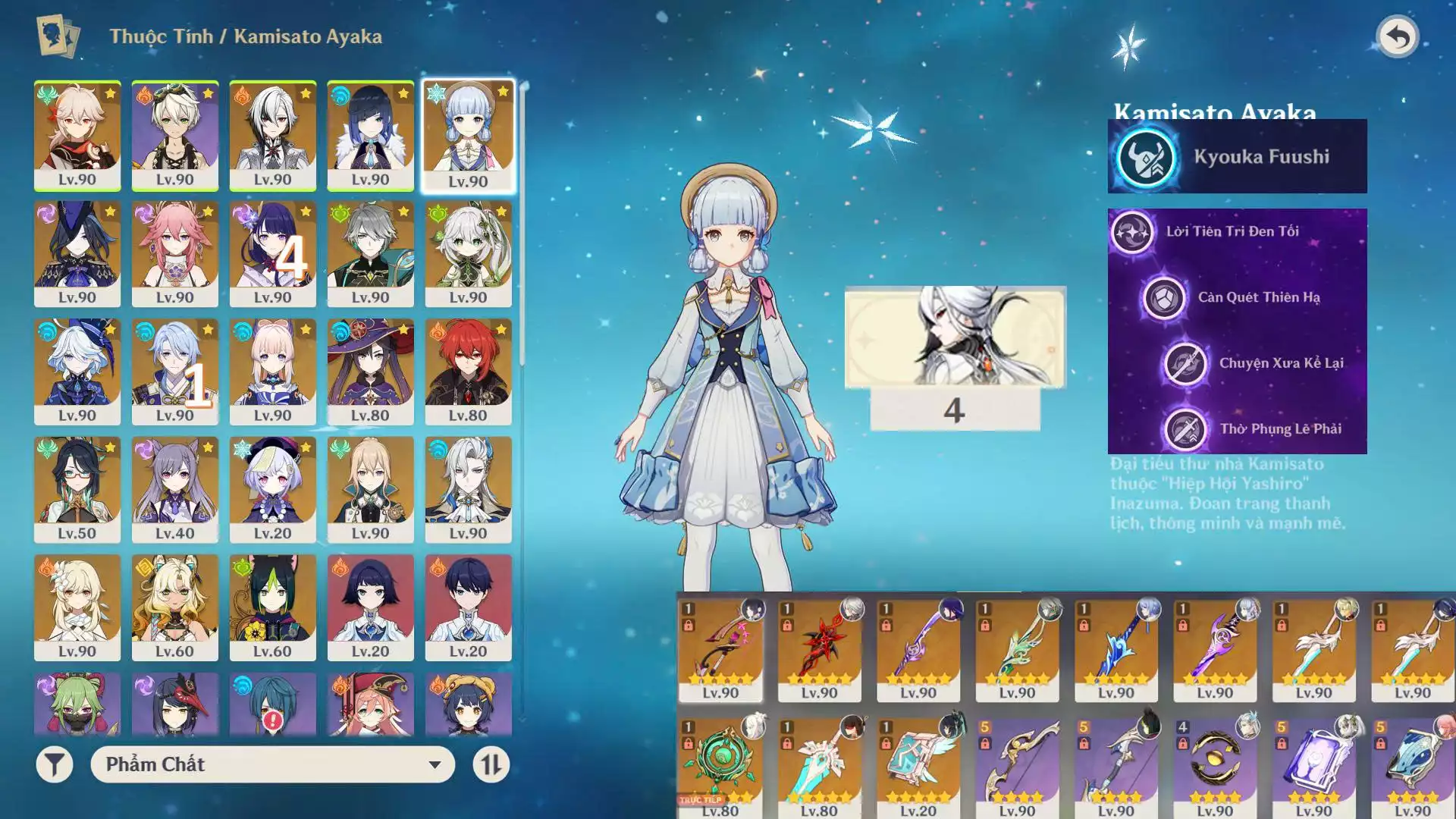Open the Phẩm Chất sort dropdown
1456x819 pixels.
272,764
